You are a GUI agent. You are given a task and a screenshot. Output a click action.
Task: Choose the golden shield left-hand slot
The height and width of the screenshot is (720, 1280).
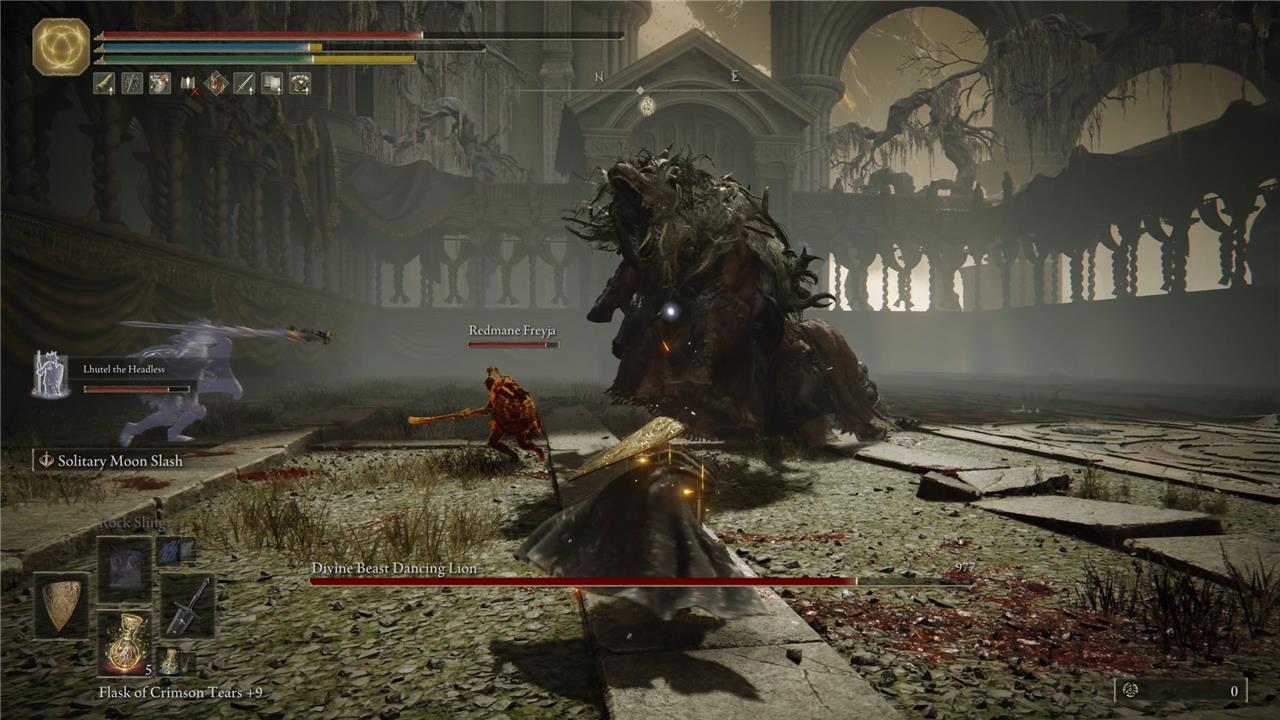(x=61, y=605)
